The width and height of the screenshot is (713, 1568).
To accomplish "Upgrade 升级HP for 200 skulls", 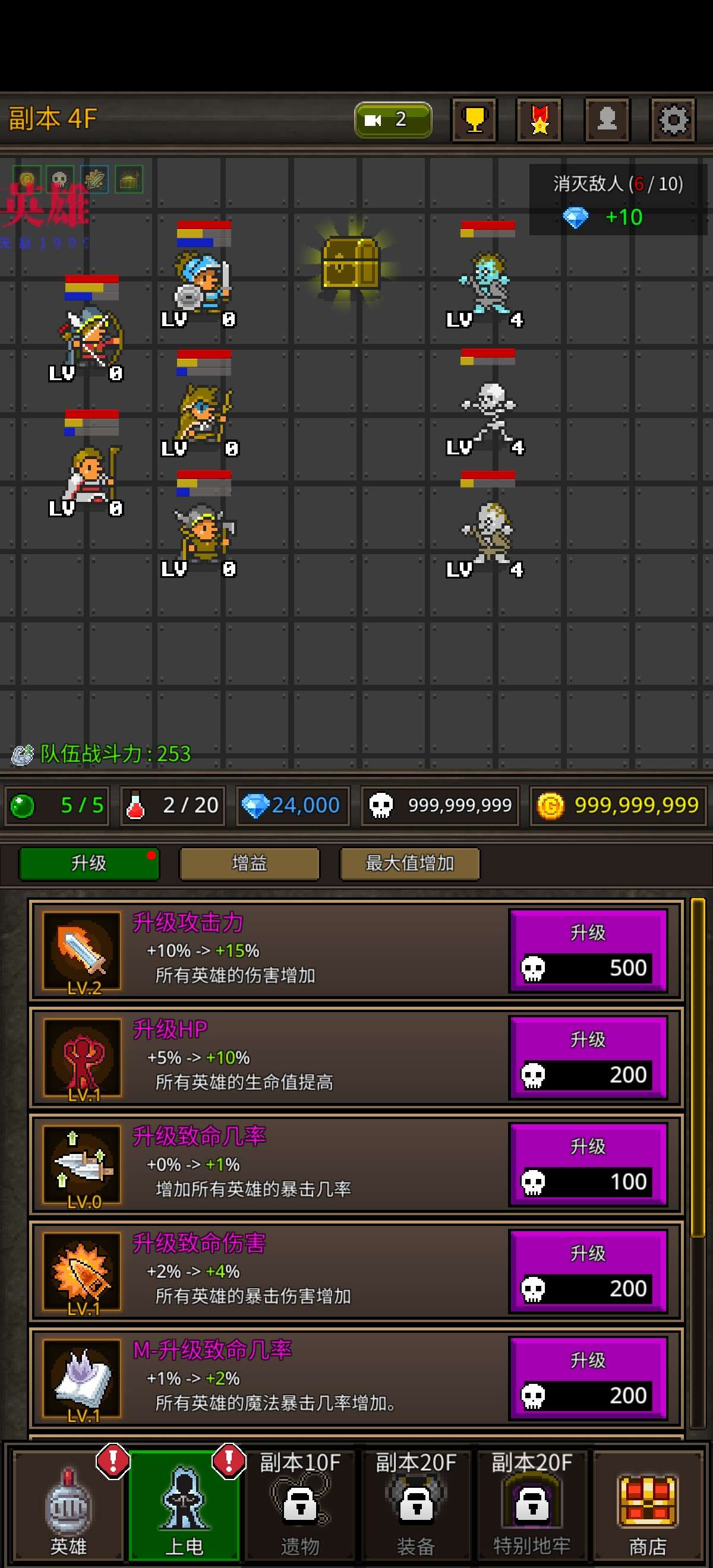I will coord(588,1058).
